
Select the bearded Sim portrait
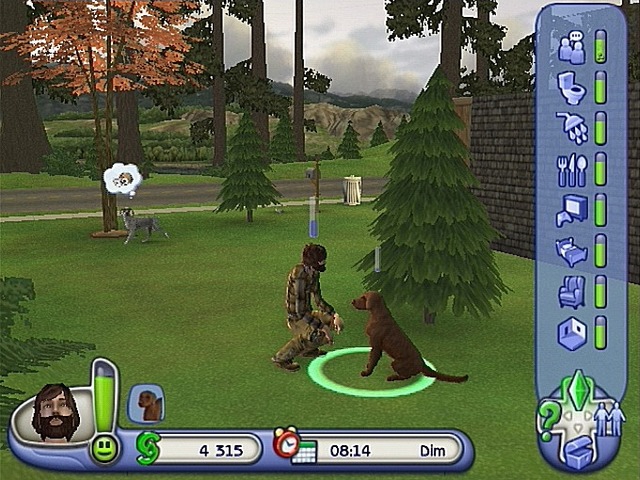pos(54,409)
